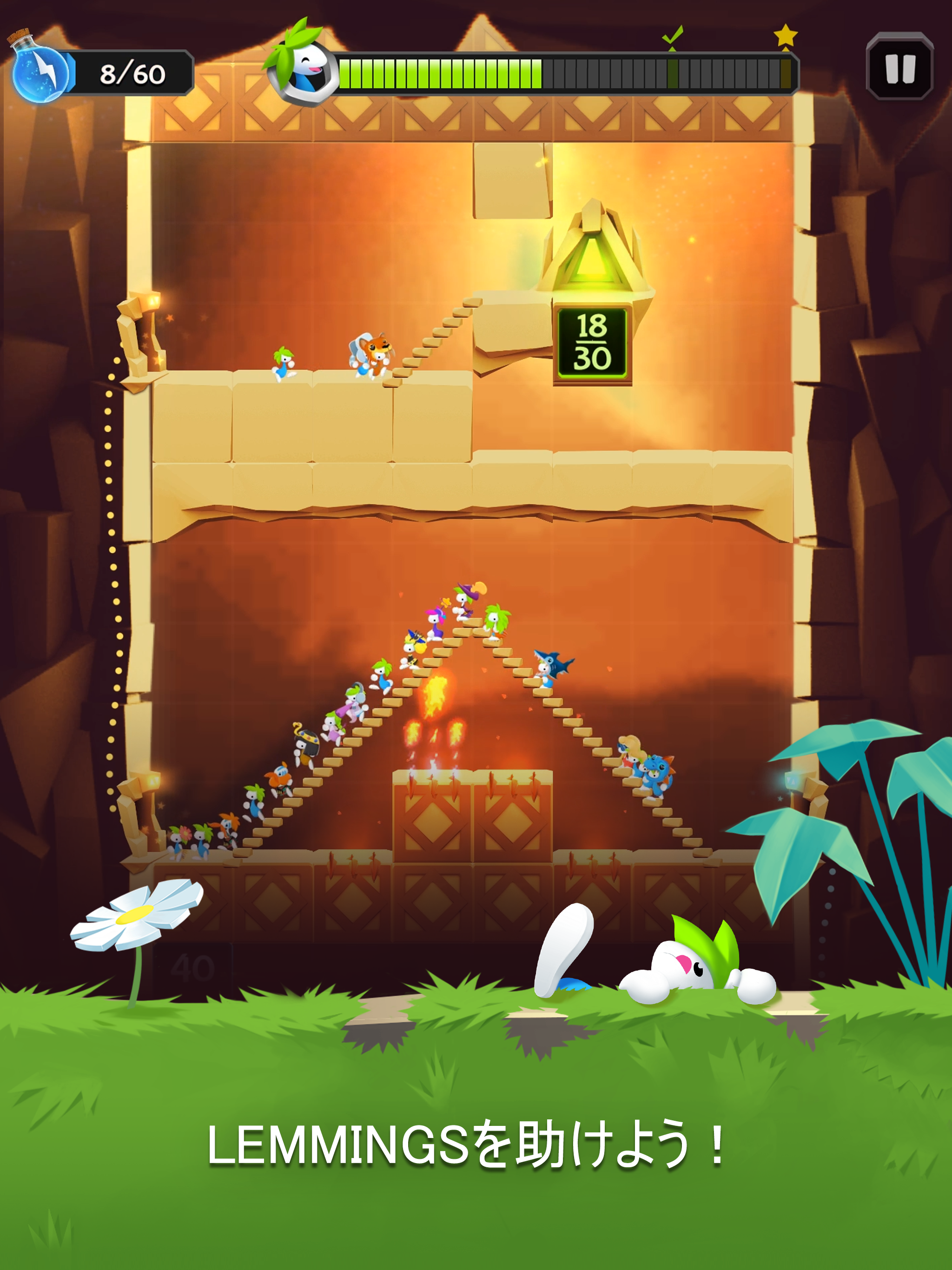
Task: Tap the green checkmark milestone marker
Action: tap(672, 36)
